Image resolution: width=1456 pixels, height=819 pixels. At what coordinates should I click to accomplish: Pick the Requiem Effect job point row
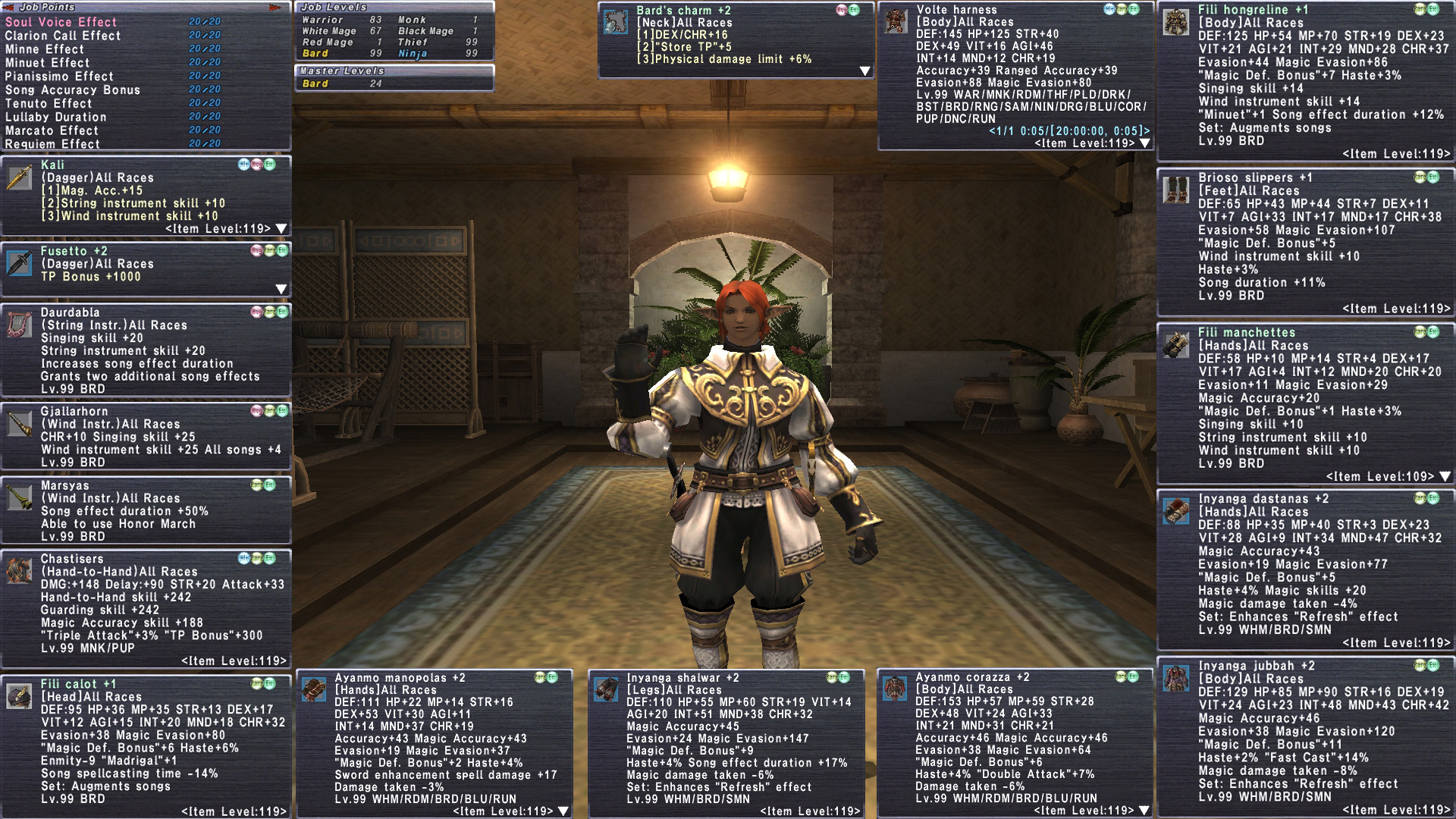coord(52,144)
